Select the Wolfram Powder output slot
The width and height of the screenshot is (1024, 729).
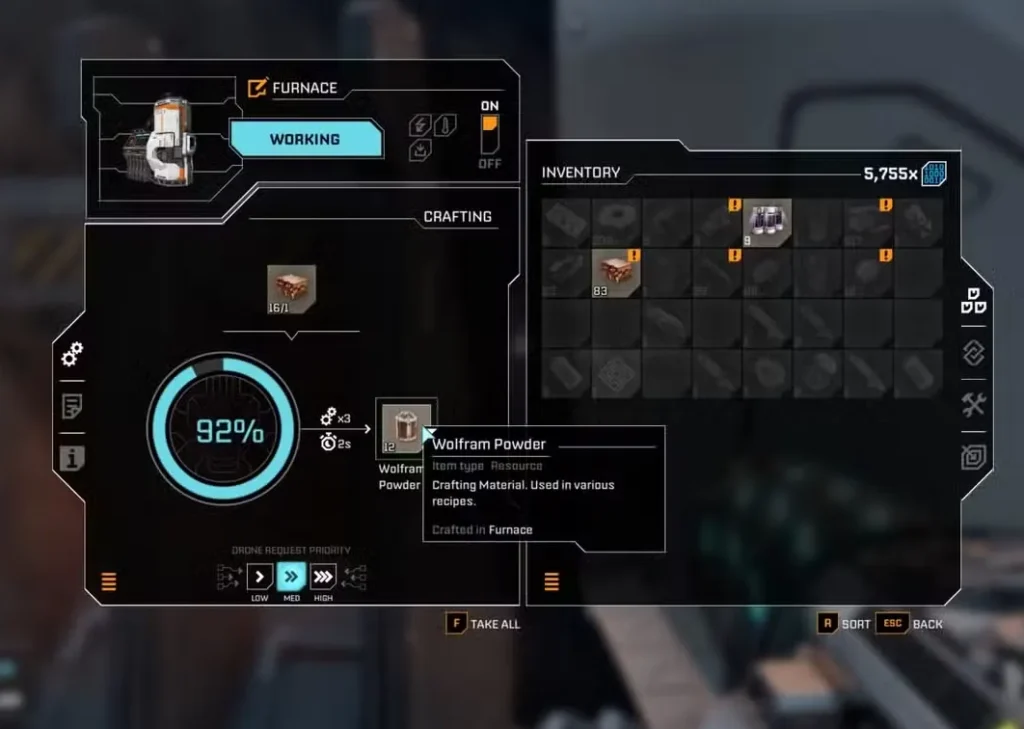(x=406, y=428)
